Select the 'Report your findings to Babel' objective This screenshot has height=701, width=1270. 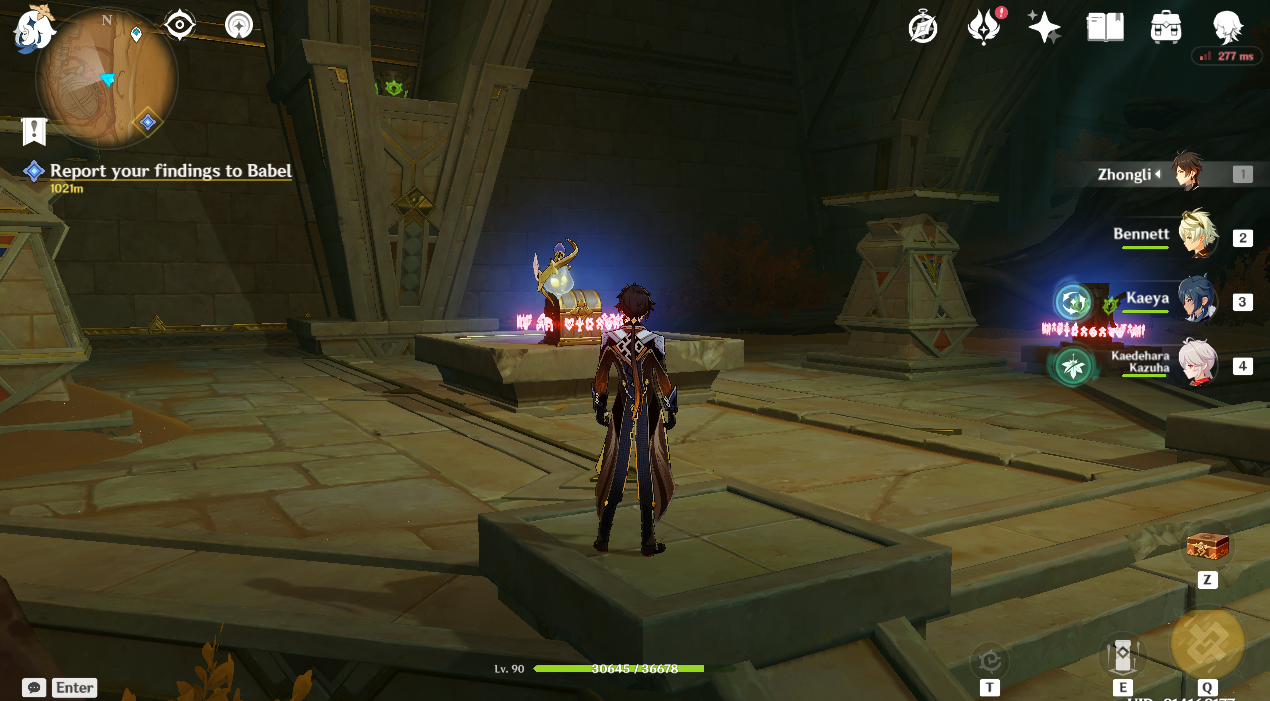(170, 171)
